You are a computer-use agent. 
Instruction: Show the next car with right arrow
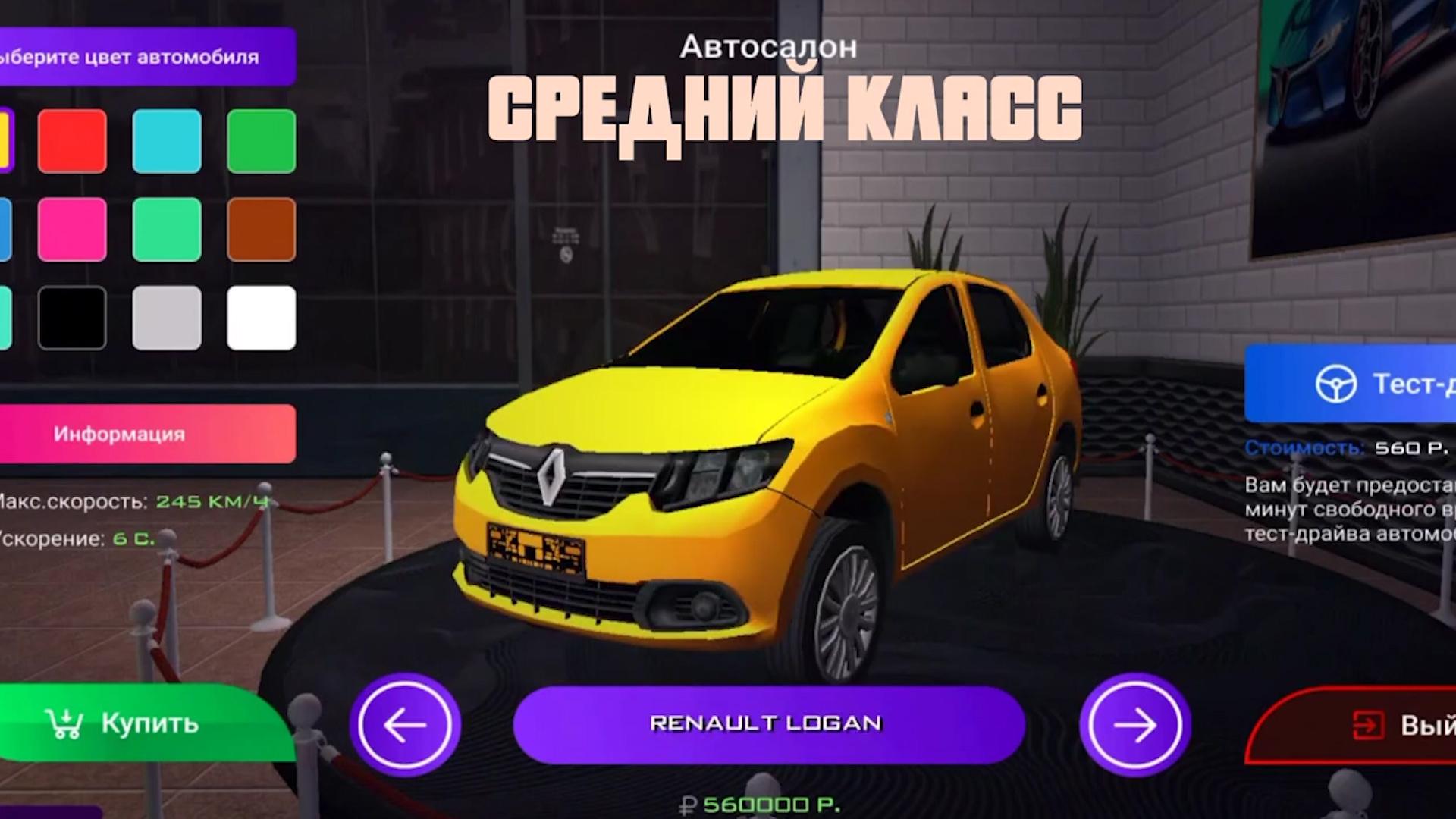pyautogui.click(x=1134, y=724)
